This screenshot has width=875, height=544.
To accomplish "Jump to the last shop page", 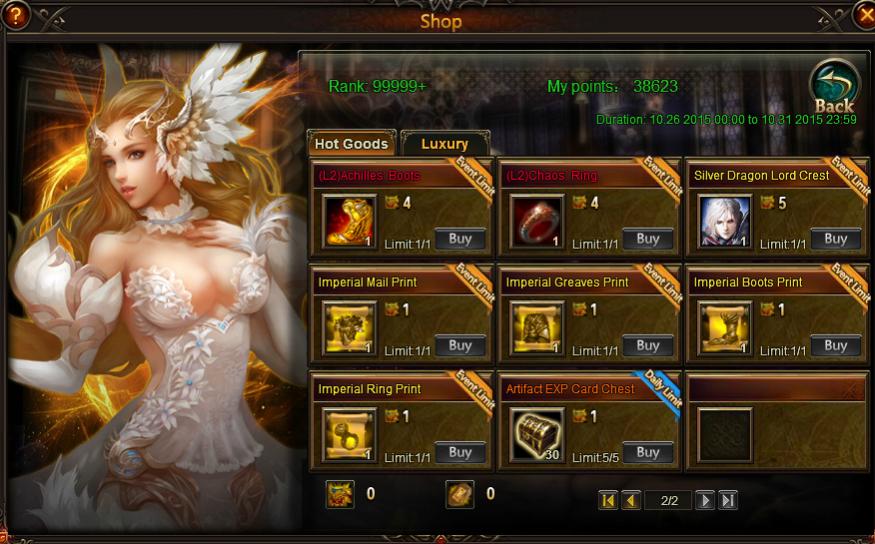I will (728, 500).
